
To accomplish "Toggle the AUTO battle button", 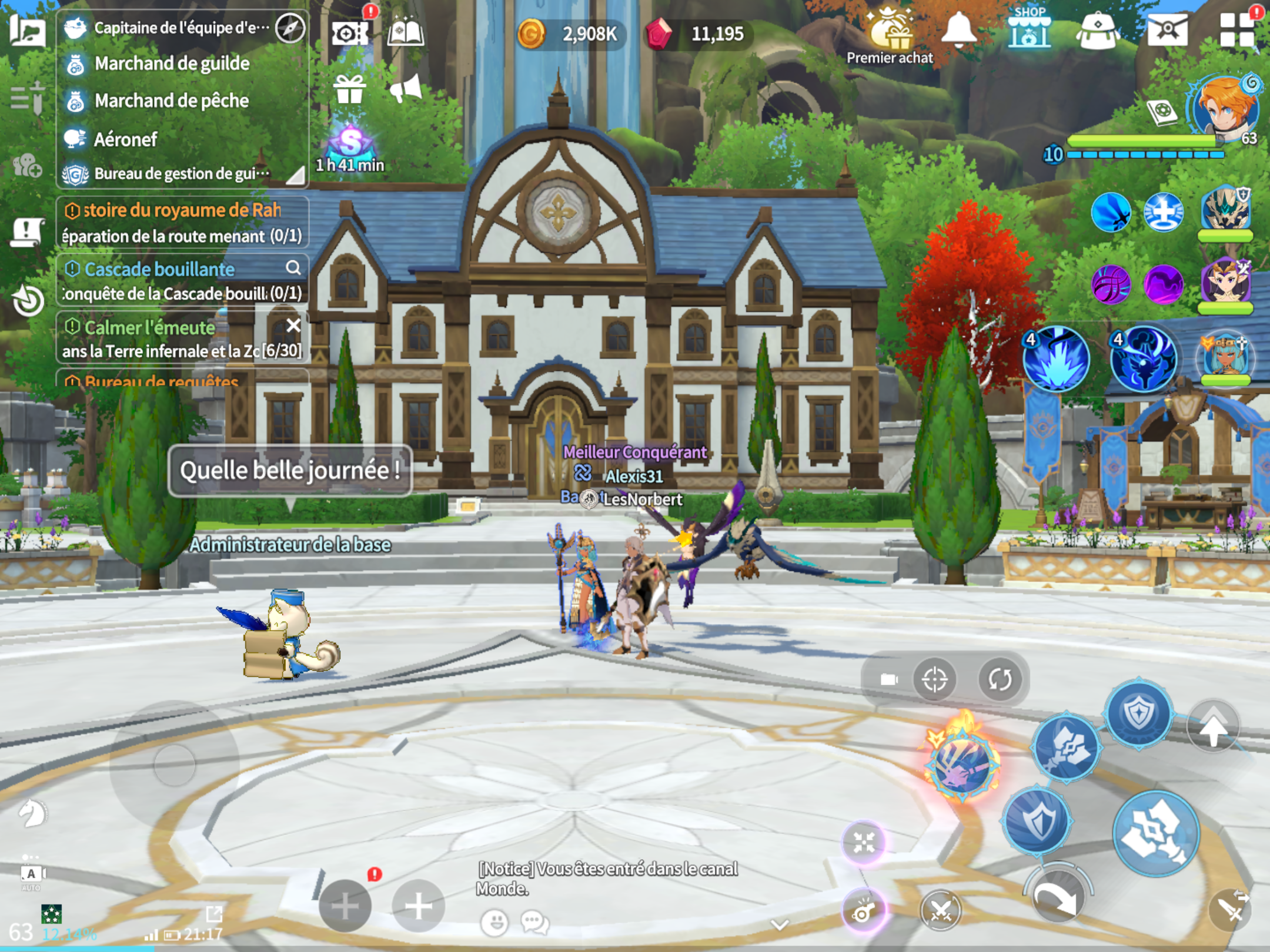I will 32,876.
